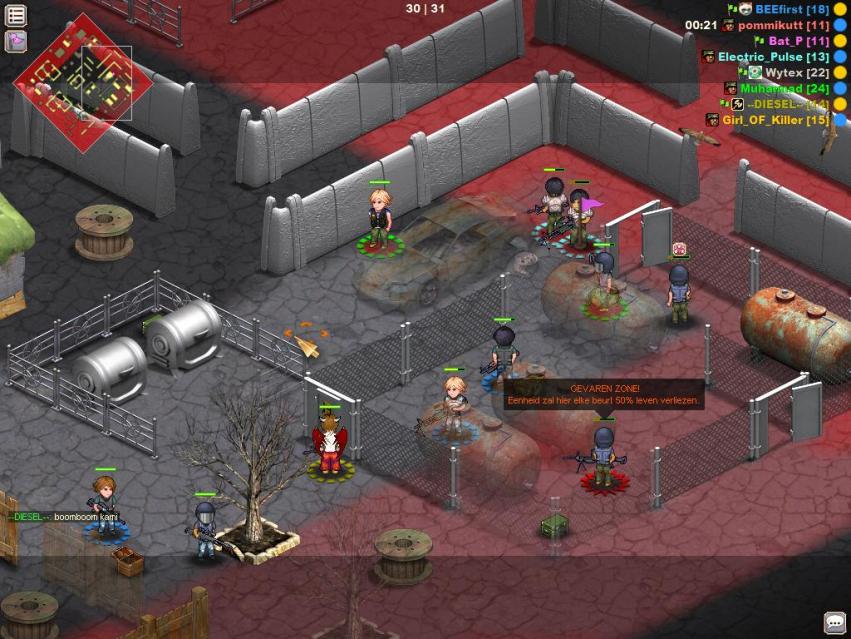The height and width of the screenshot is (639, 851).
Task: Open the list menu button
Action: pos(16,16)
